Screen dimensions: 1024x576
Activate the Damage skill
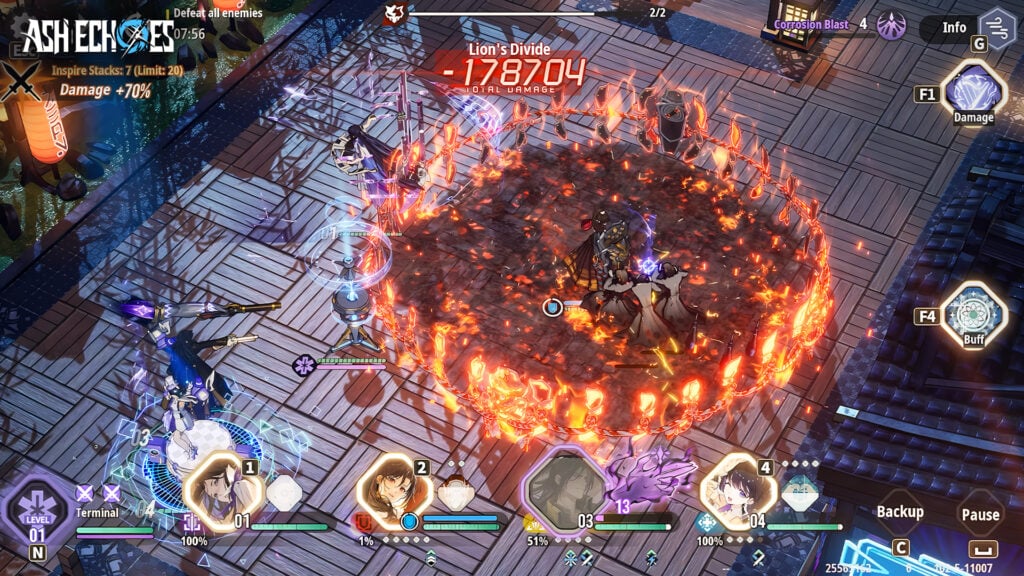(x=973, y=92)
